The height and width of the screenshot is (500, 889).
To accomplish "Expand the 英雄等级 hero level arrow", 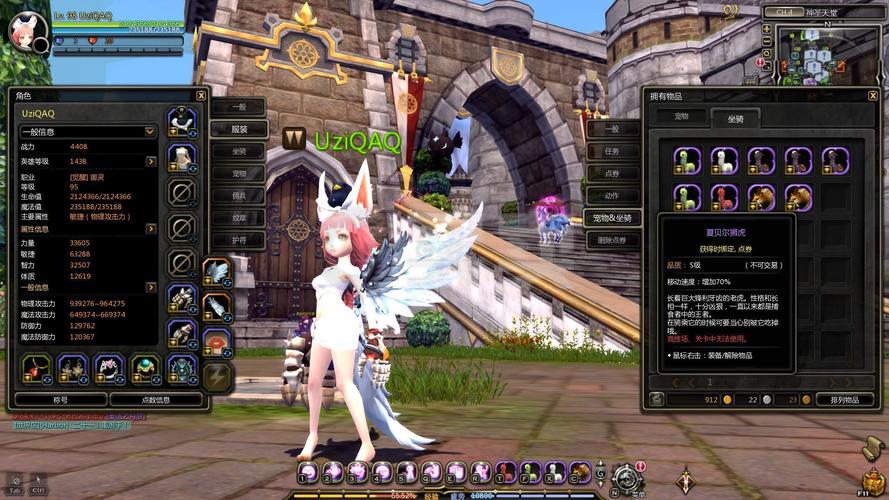I will (x=150, y=161).
